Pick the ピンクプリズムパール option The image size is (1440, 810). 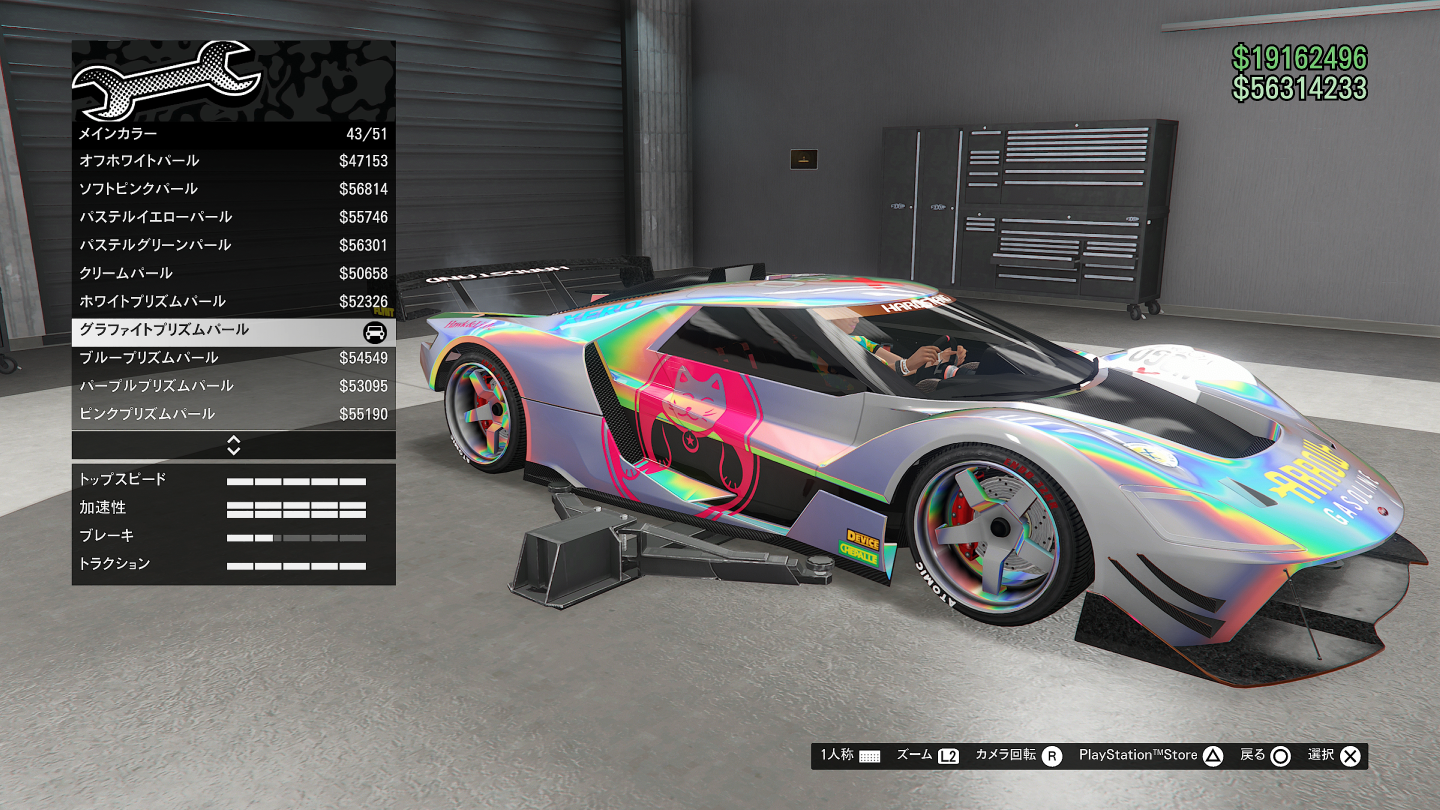233,414
